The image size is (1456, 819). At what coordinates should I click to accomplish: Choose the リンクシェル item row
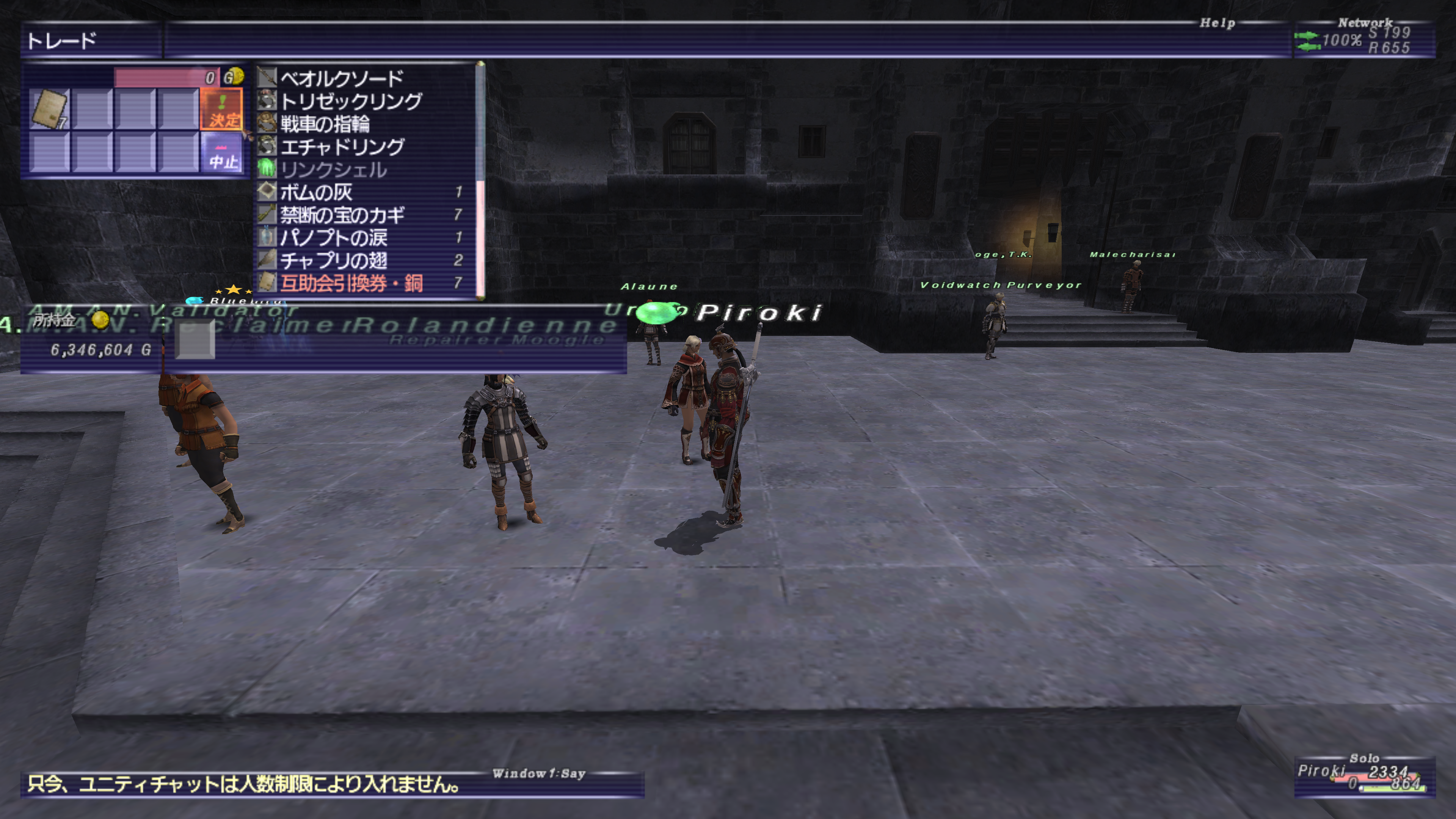pos(334,169)
